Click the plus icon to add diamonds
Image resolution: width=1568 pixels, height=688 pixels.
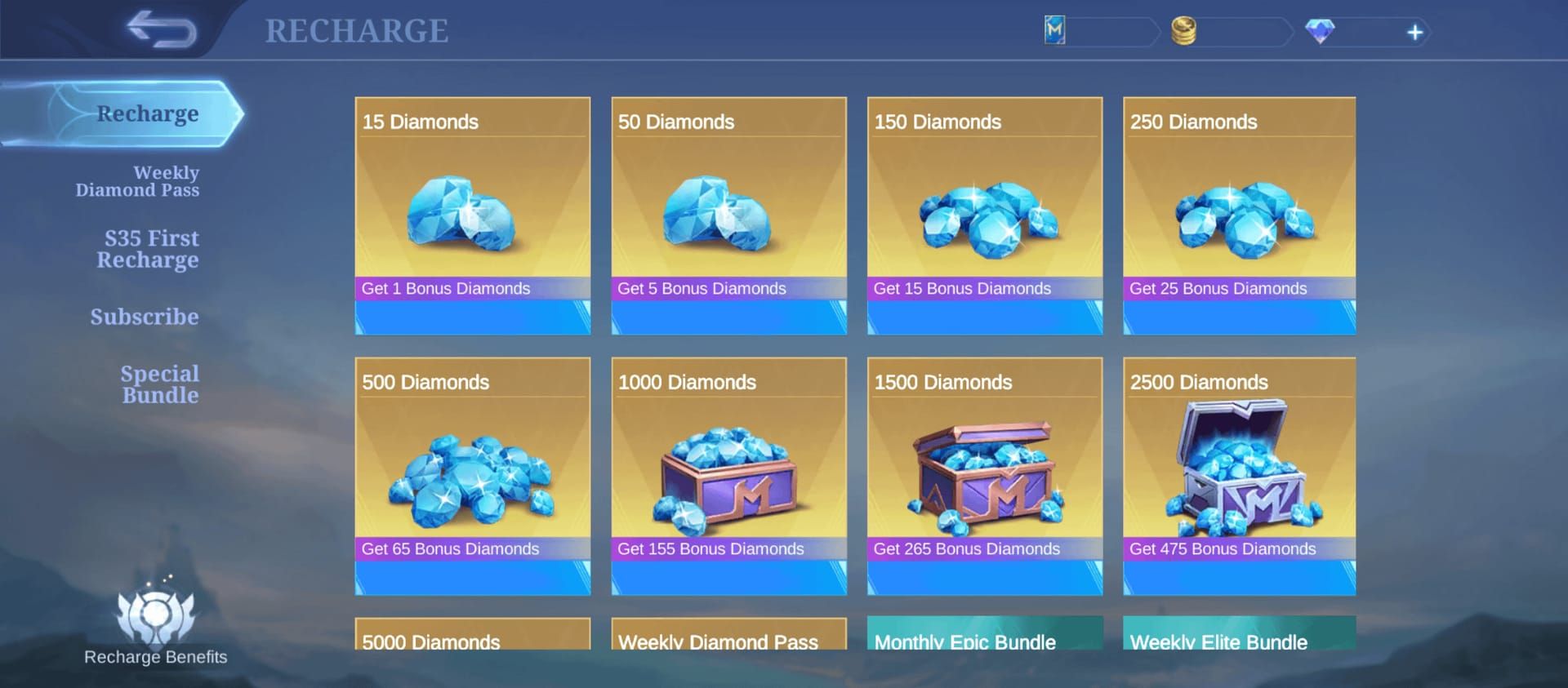1415,31
